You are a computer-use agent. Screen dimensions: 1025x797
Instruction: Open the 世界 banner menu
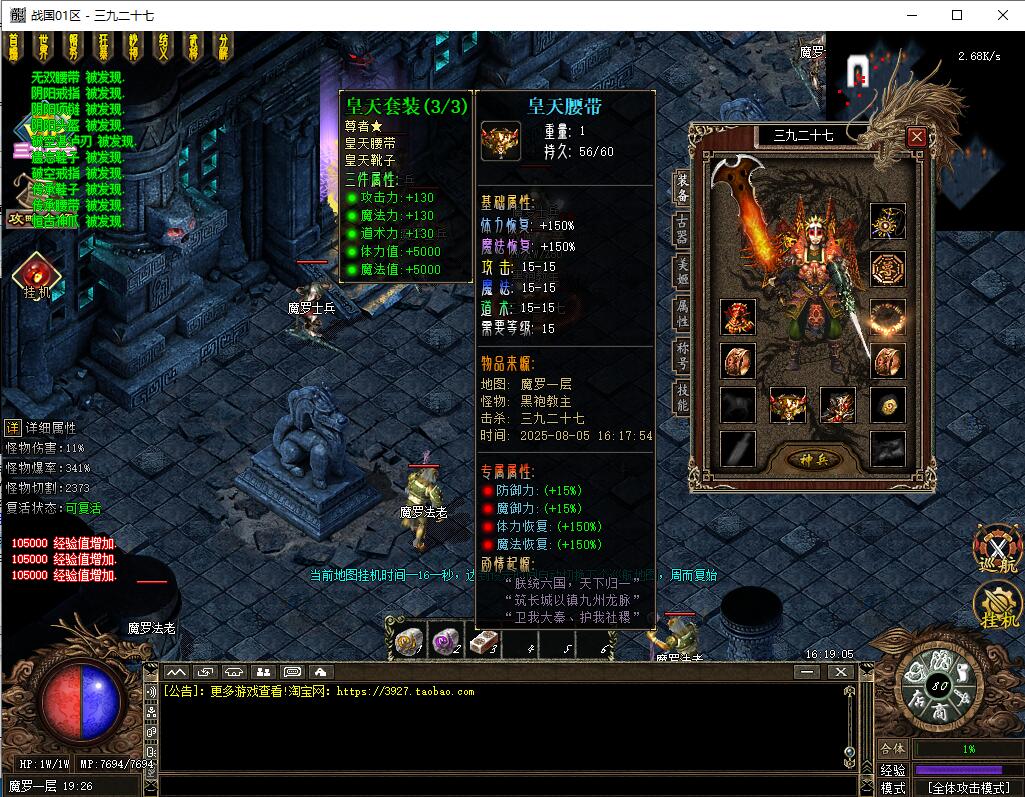click(x=43, y=46)
